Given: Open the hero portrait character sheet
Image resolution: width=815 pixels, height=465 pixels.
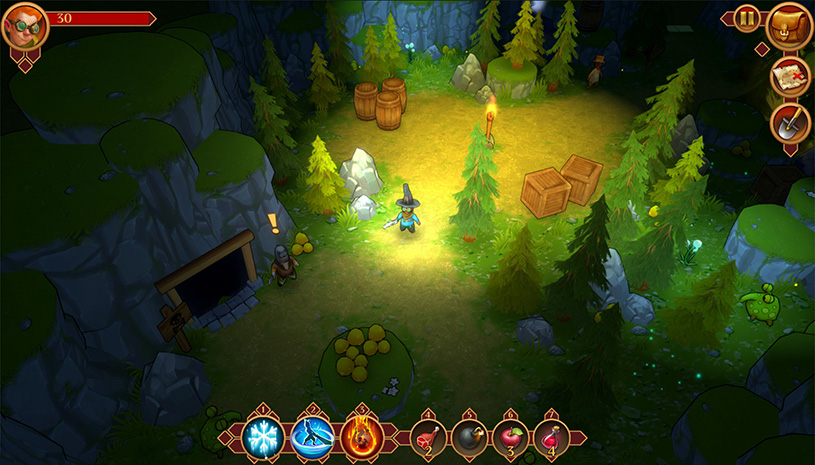Looking at the screenshot, I should point(24,27).
